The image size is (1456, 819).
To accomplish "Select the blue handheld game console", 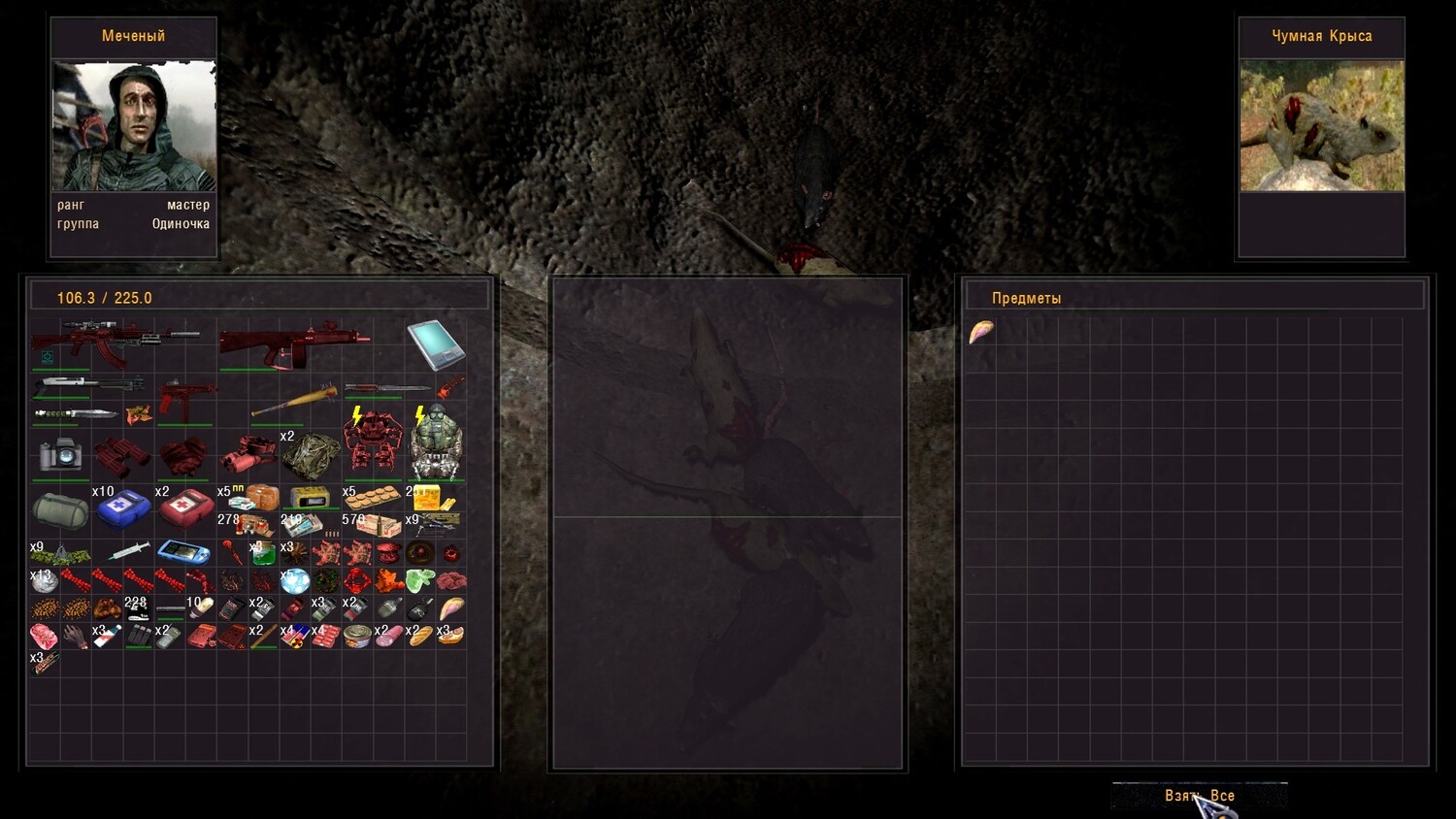I will point(184,552).
